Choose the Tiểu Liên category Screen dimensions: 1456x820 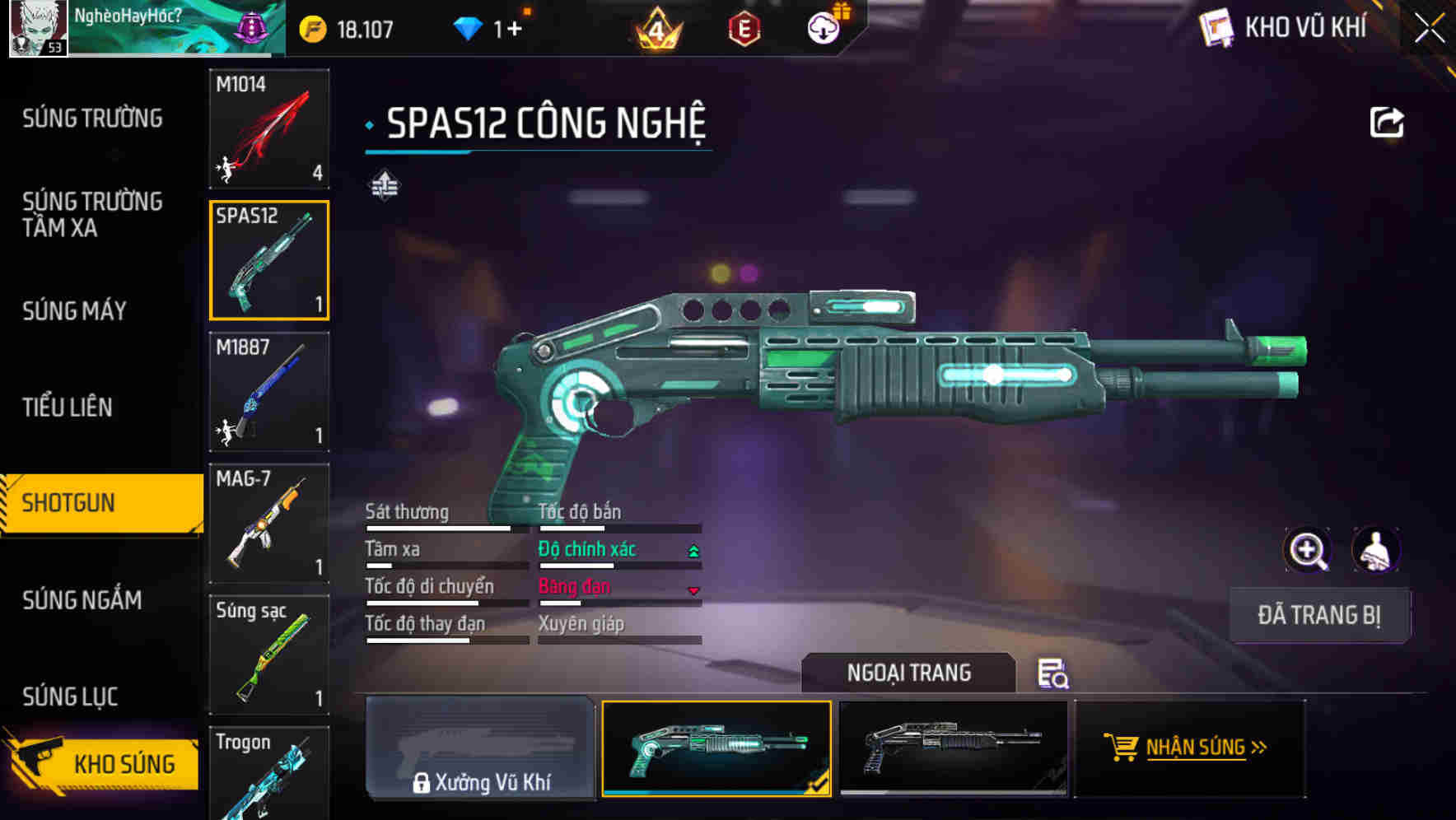coord(67,407)
